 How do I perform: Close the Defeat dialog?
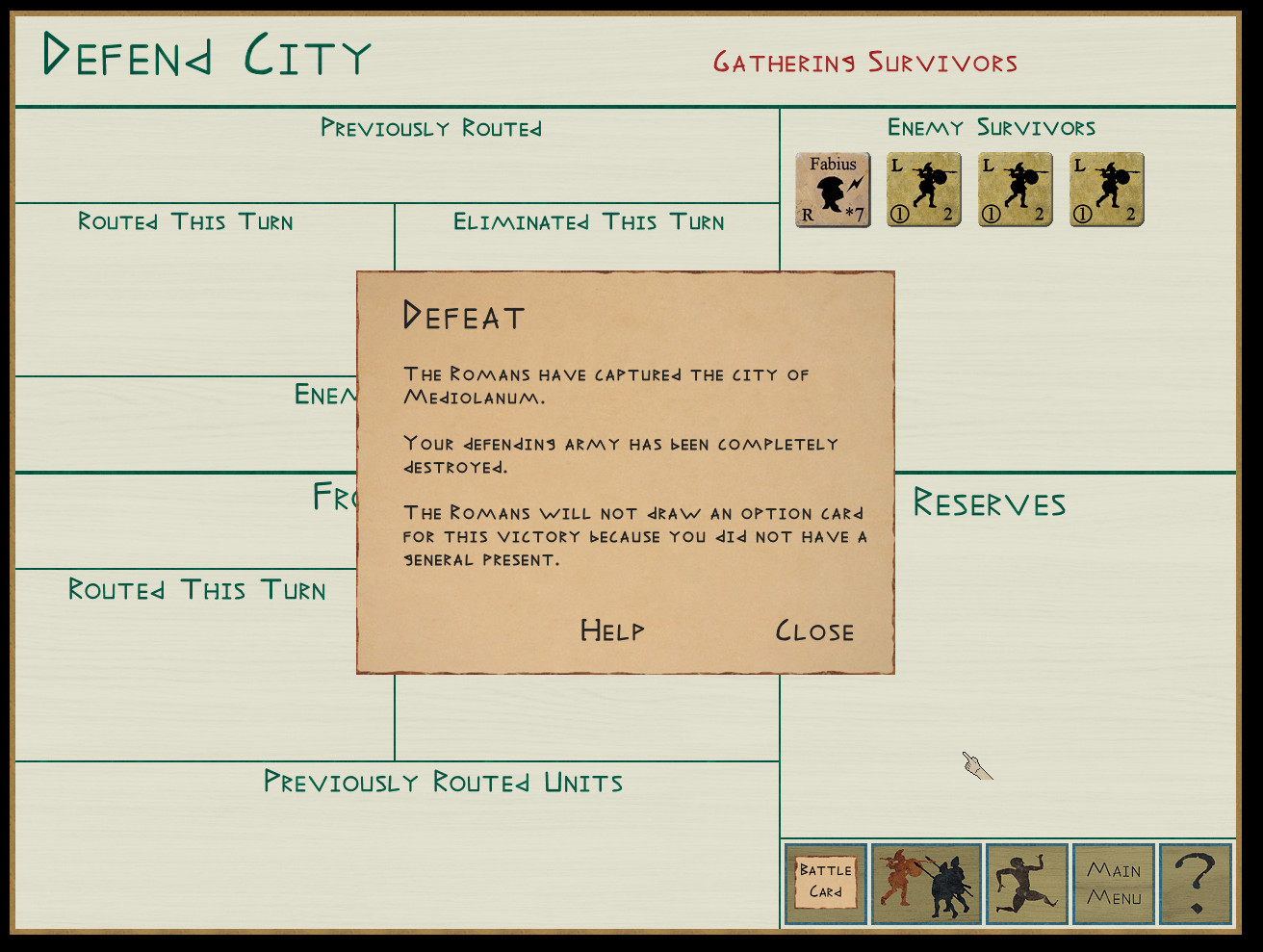pyautogui.click(x=814, y=631)
